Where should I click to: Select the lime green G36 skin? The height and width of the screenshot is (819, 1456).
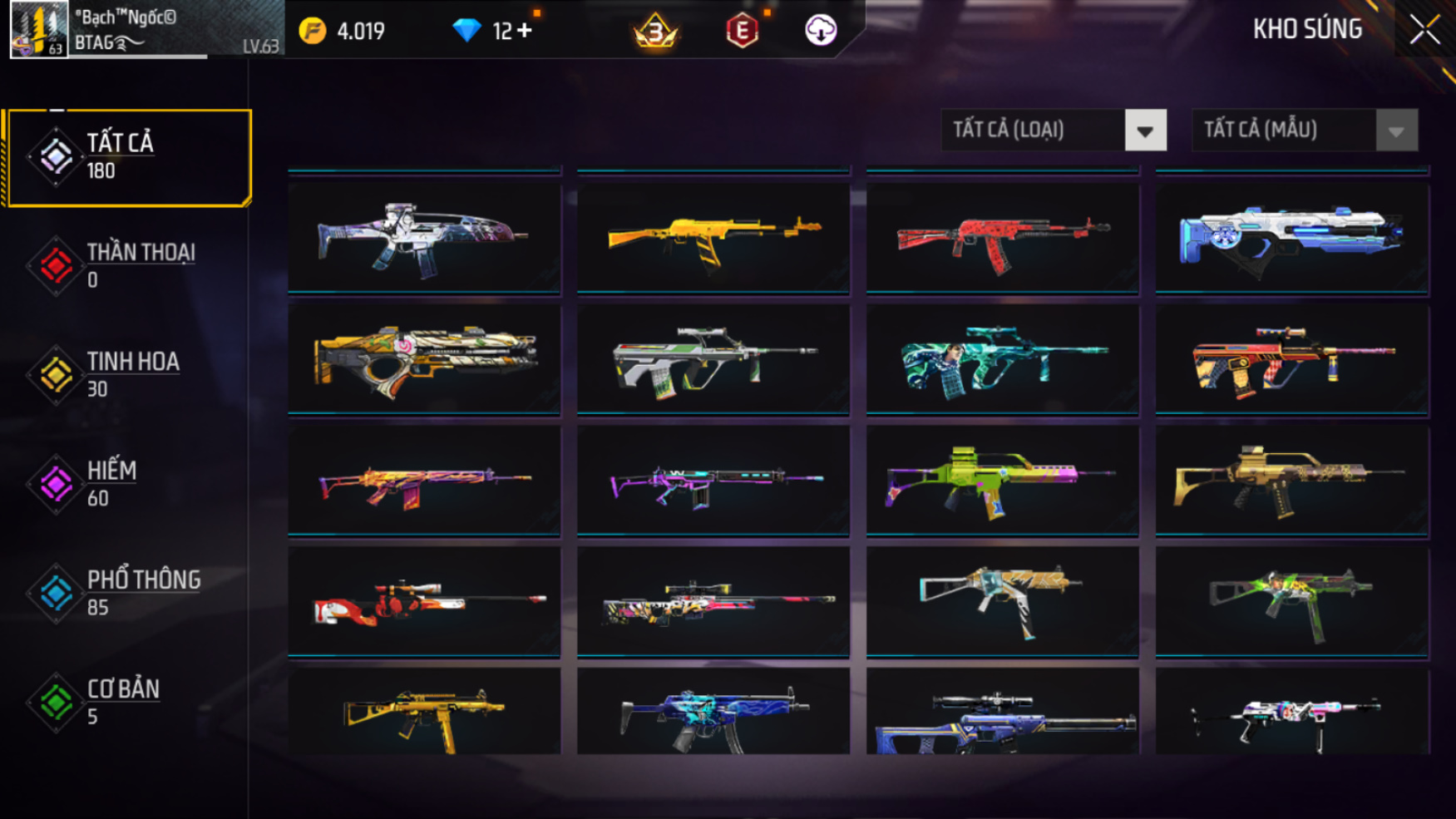point(1002,481)
